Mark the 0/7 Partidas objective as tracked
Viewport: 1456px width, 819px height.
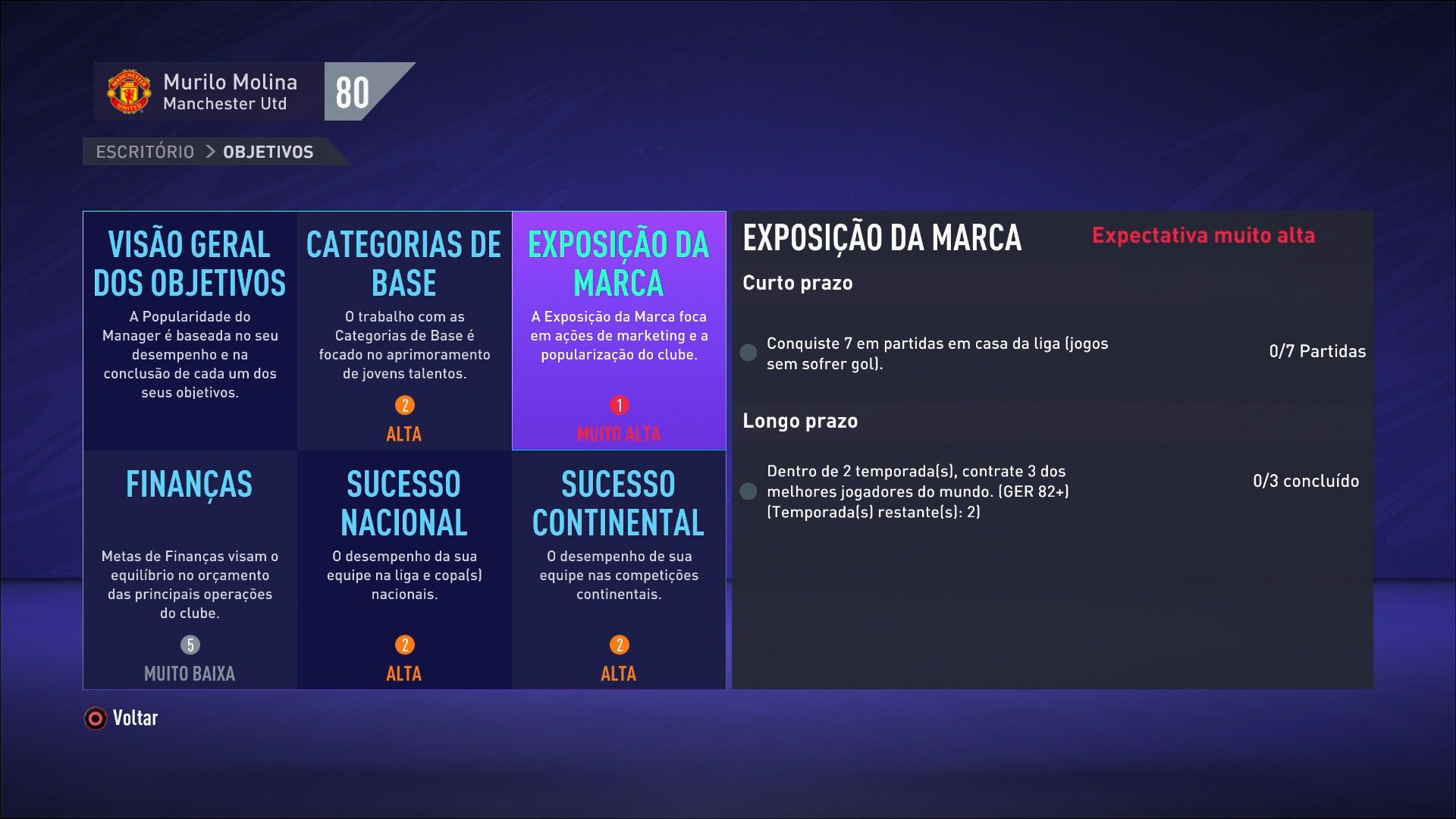click(1317, 351)
